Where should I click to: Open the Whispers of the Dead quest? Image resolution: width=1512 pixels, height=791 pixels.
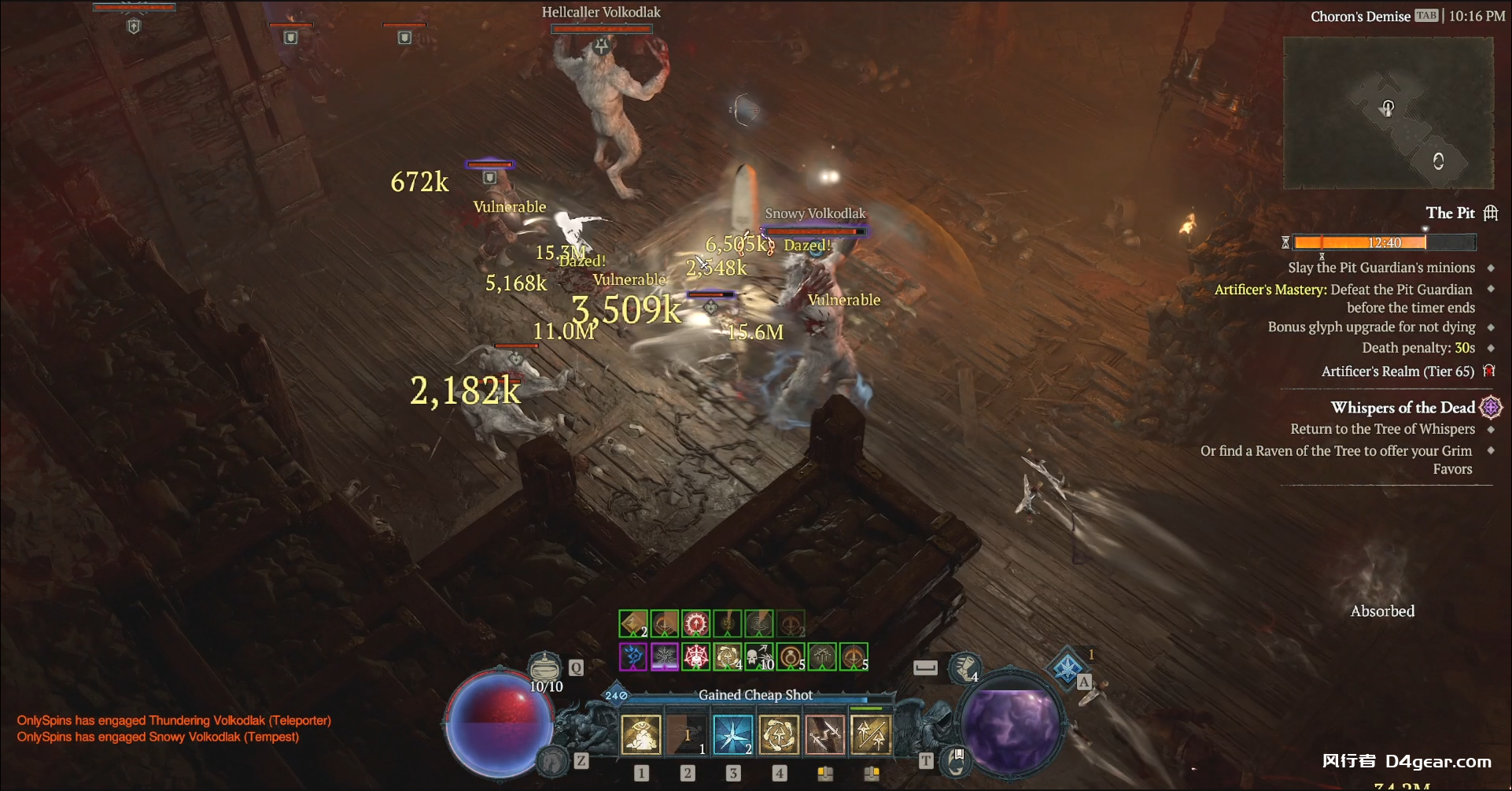[1403, 408]
